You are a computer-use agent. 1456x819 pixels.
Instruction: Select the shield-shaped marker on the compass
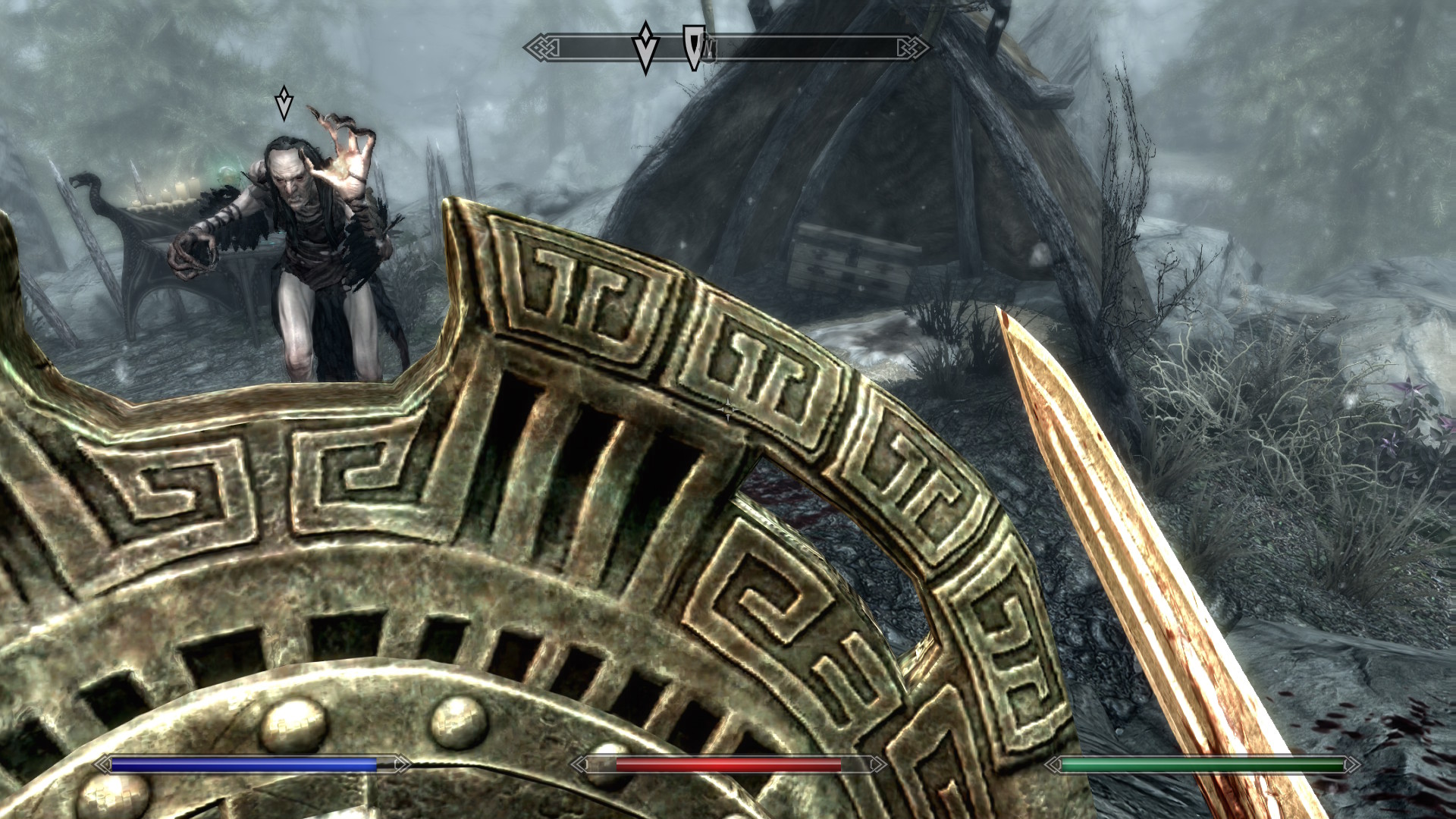[x=692, y=47]
